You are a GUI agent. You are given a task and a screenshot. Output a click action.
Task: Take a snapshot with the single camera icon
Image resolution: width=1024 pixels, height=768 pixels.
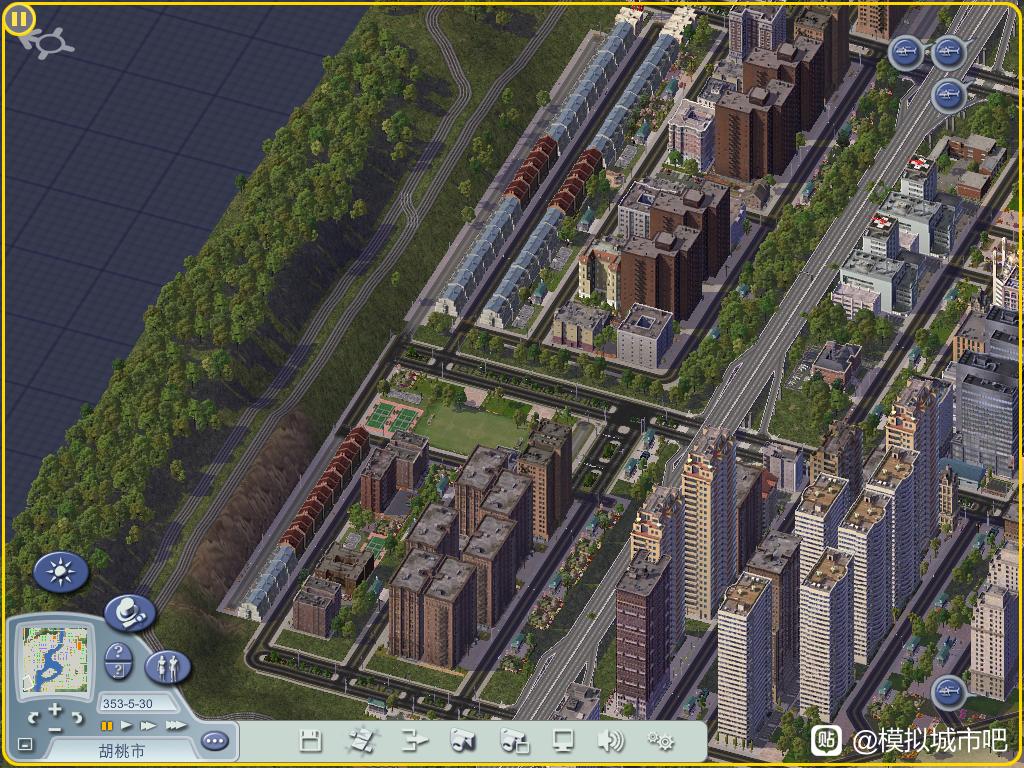pos(463,741)
